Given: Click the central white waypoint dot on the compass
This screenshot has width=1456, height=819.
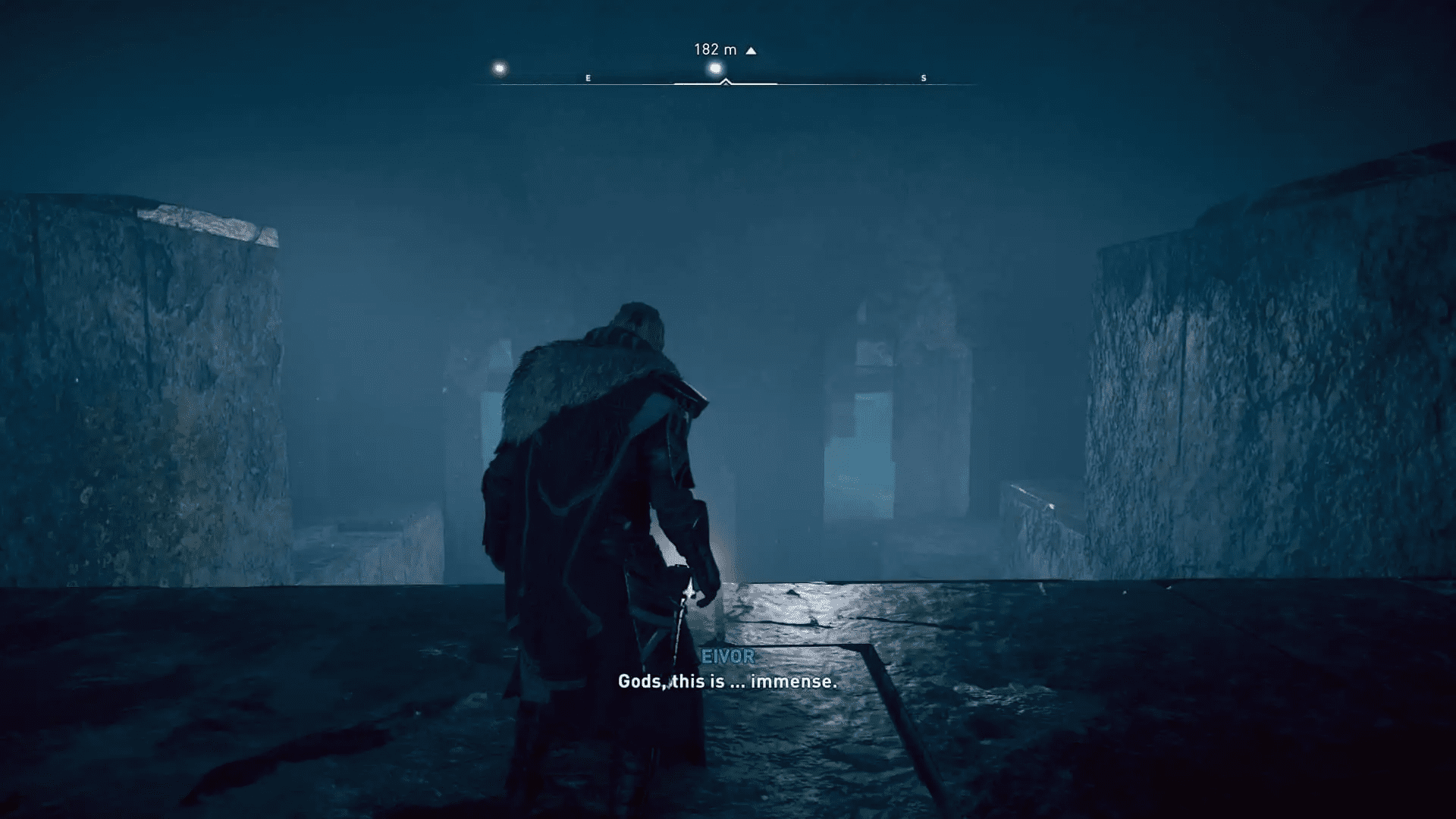Looking at the screenshot, I should pyautogui.click(x=714, y=68).
